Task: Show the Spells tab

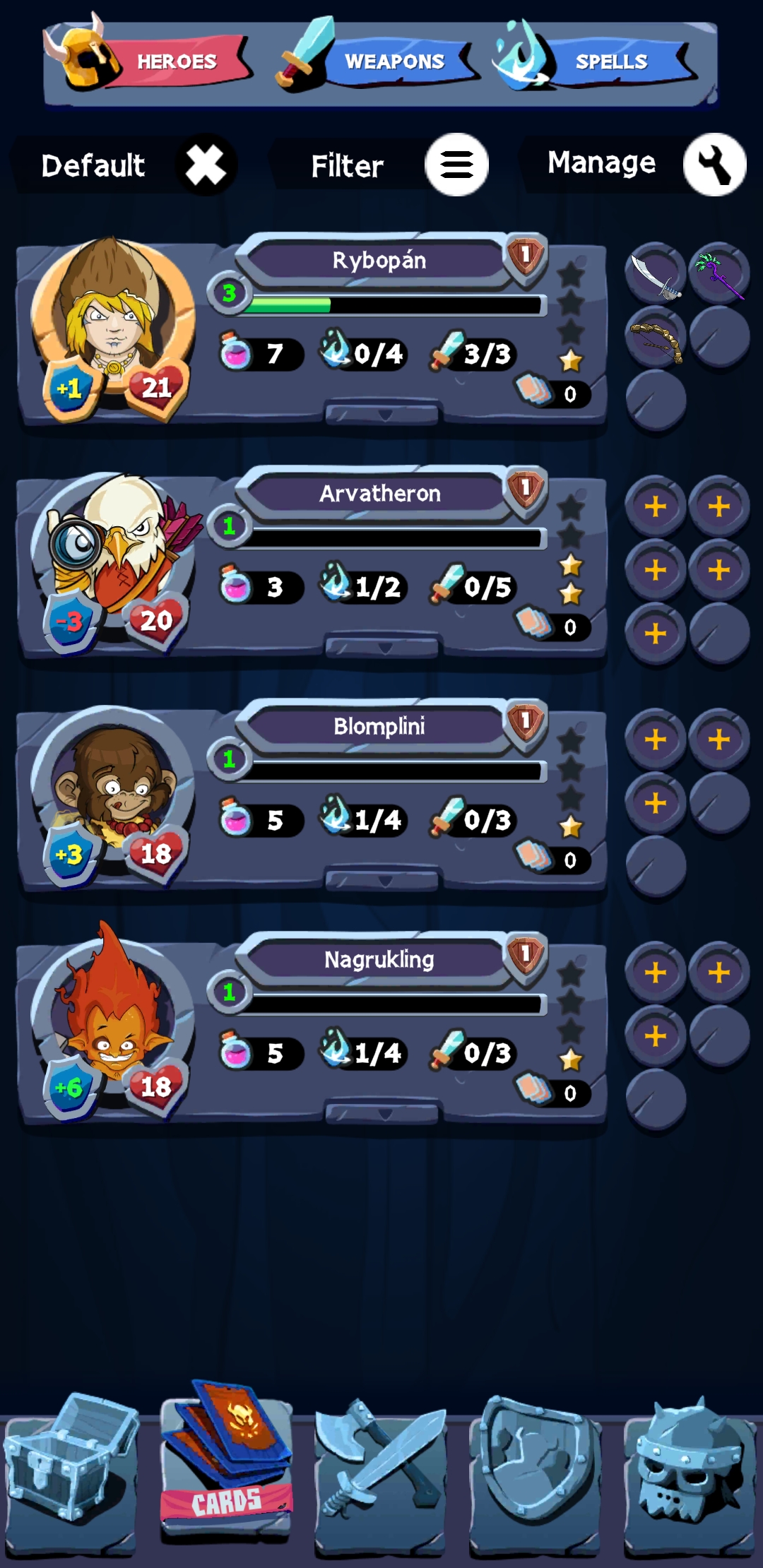Action: [x=597, y=62]
